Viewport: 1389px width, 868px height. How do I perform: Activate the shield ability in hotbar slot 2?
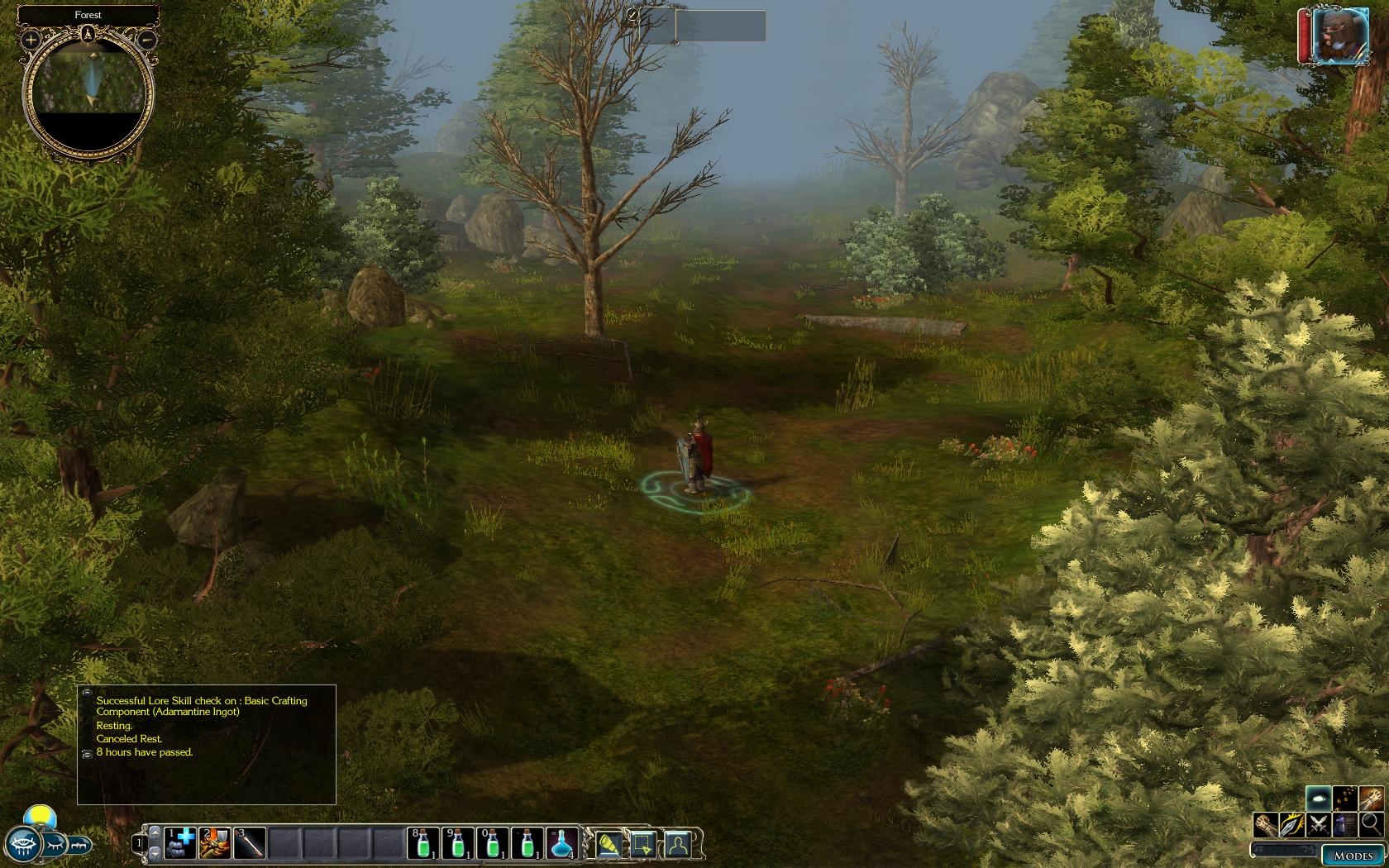tap(214, 843)
